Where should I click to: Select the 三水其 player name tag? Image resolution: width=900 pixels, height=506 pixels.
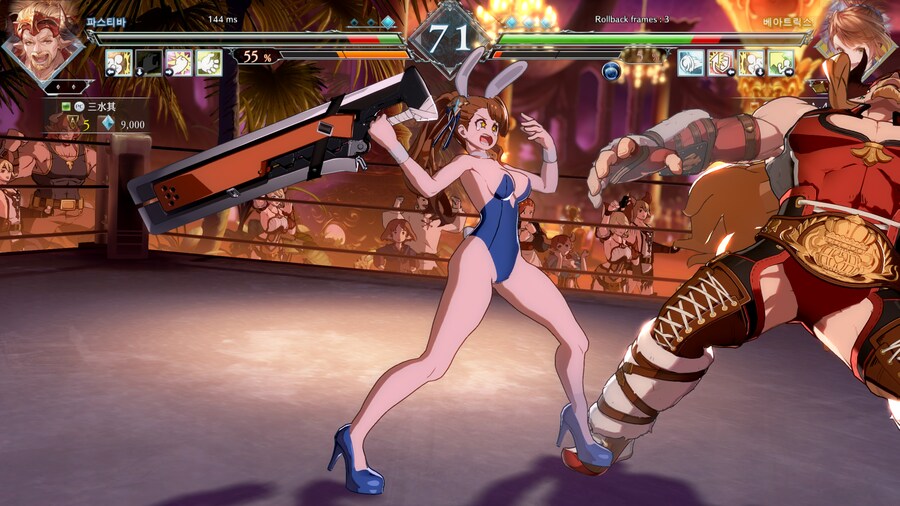pos(100,105)
